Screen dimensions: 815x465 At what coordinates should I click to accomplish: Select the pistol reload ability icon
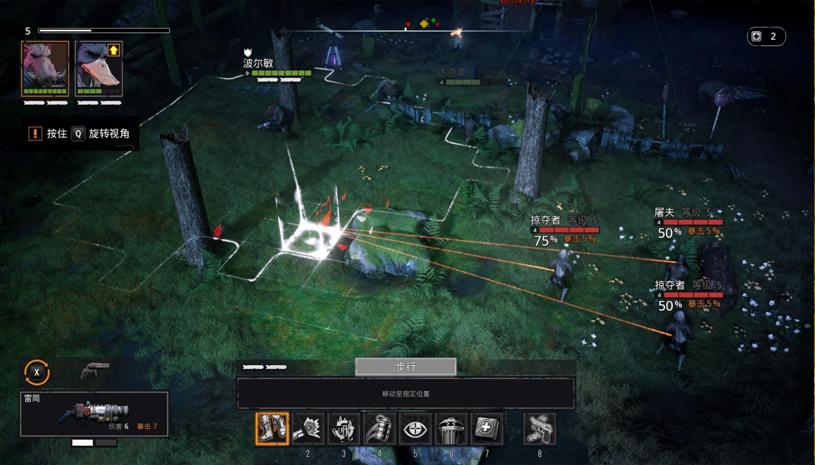(x=540, y=428)
